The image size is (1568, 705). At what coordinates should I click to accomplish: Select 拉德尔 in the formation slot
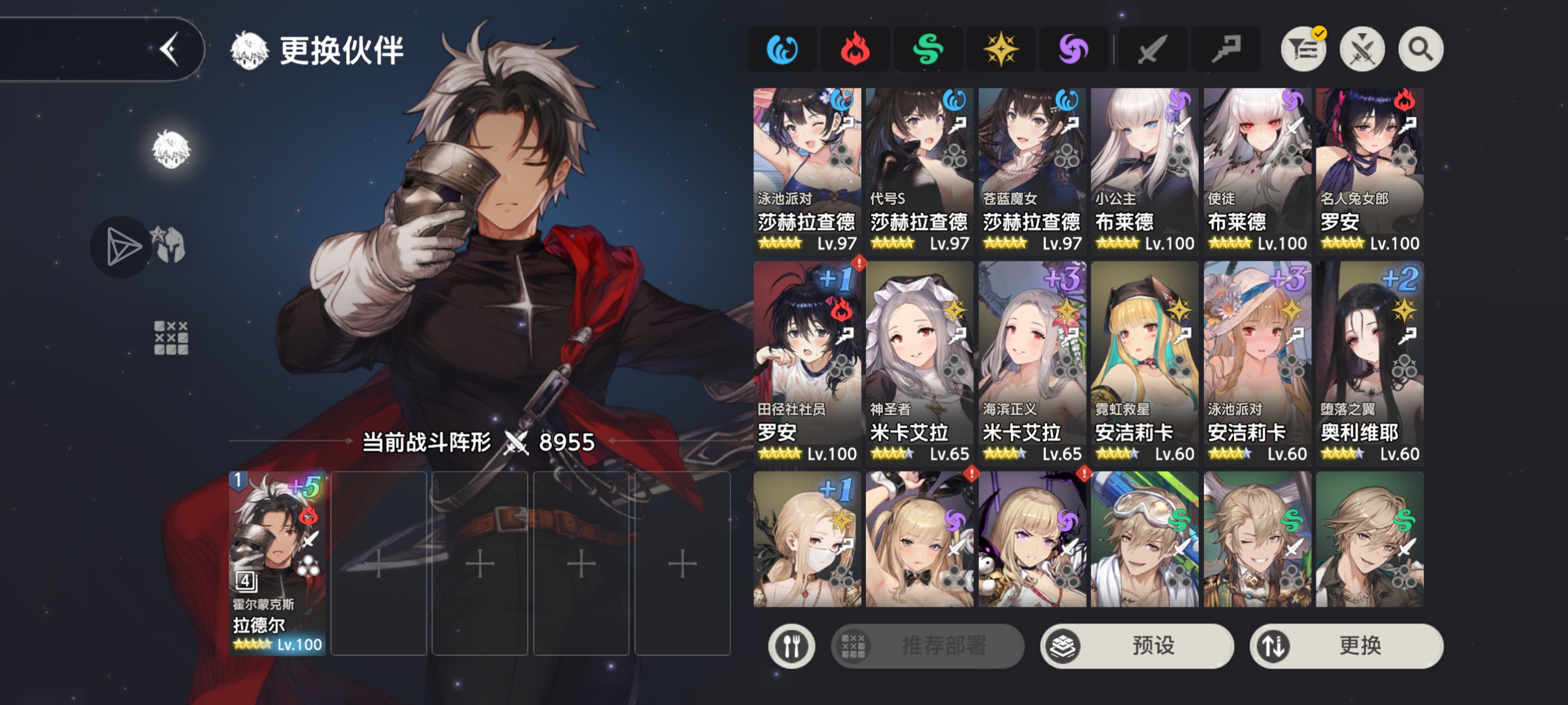coord(278,563)
